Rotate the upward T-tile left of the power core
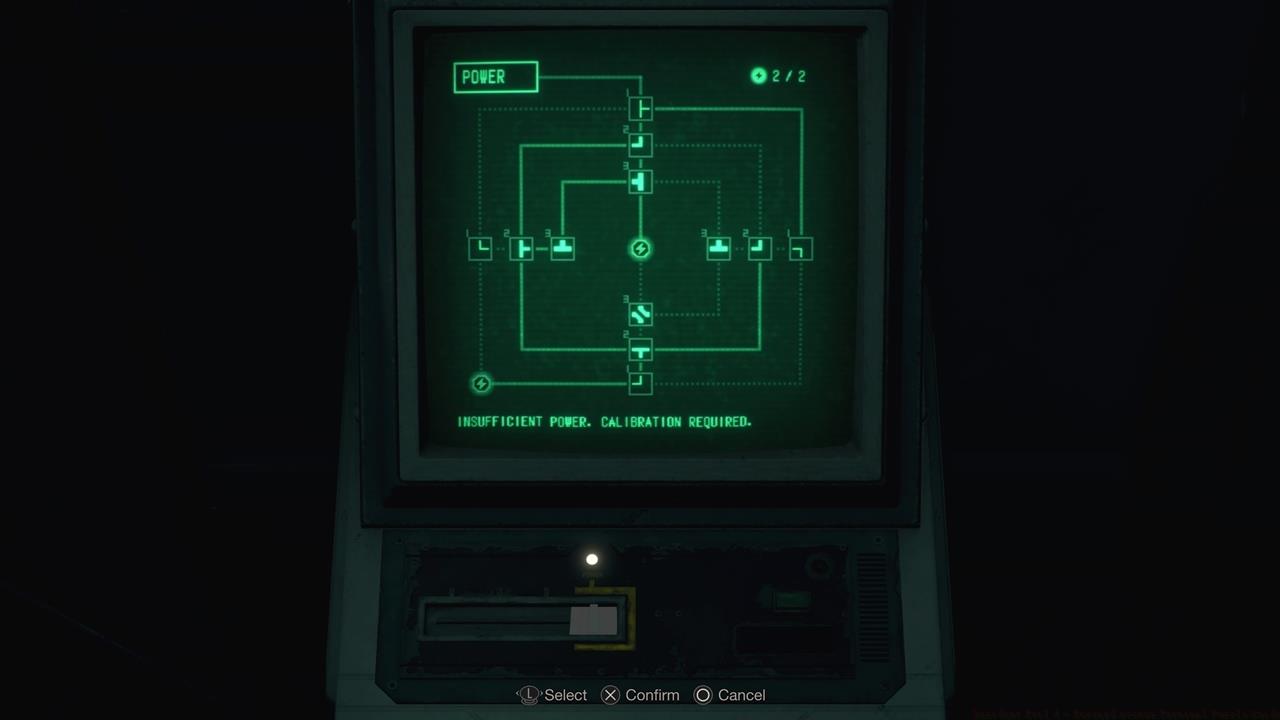 (x=561, y=248)
